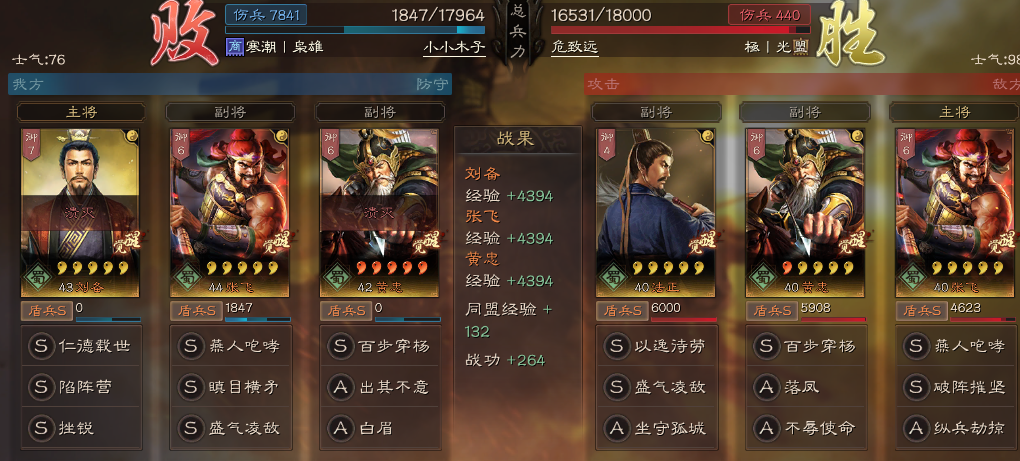View the 落凤 skill details
1020x461 pixels.
point(807,387)
